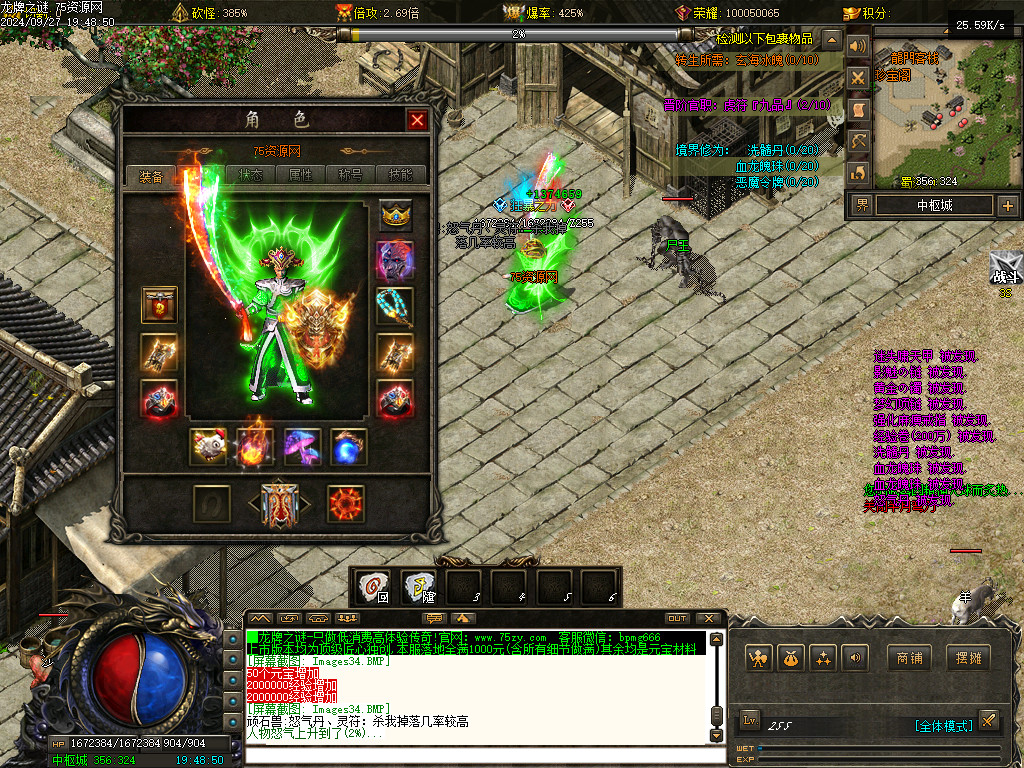The width and height of the screenshot is (1024, 768).
Task: Use the 随 random-teleport scroll slot
Action: (x=419, y=587)
